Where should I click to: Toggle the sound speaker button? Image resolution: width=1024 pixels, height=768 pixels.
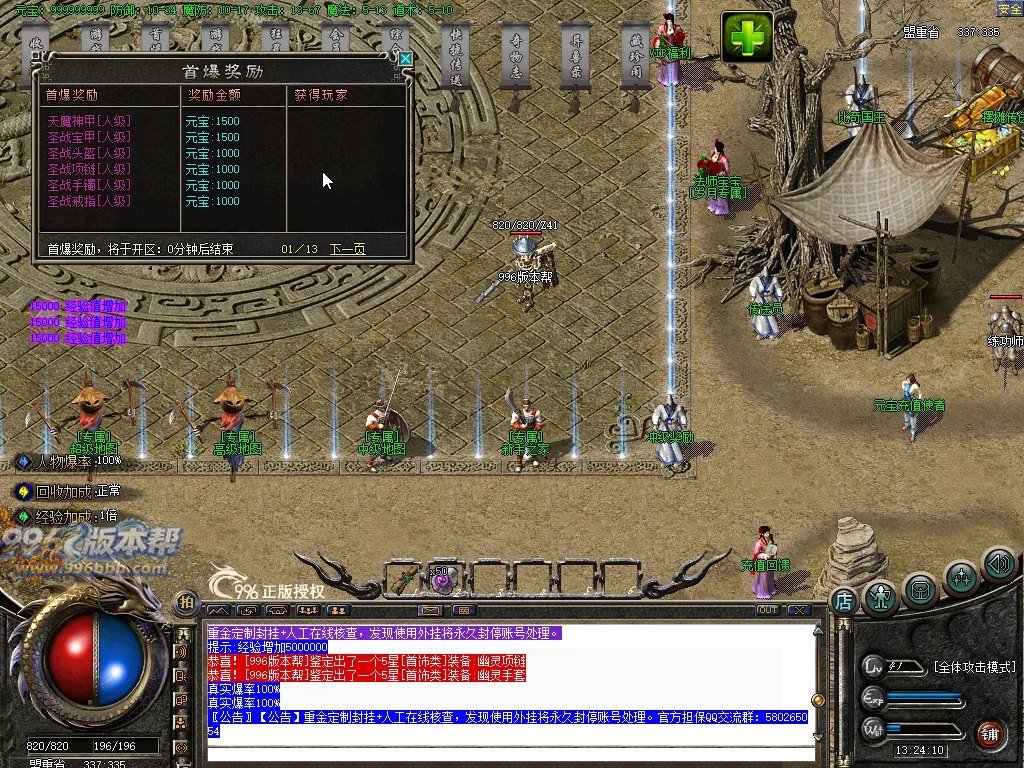tap(998, 564)
